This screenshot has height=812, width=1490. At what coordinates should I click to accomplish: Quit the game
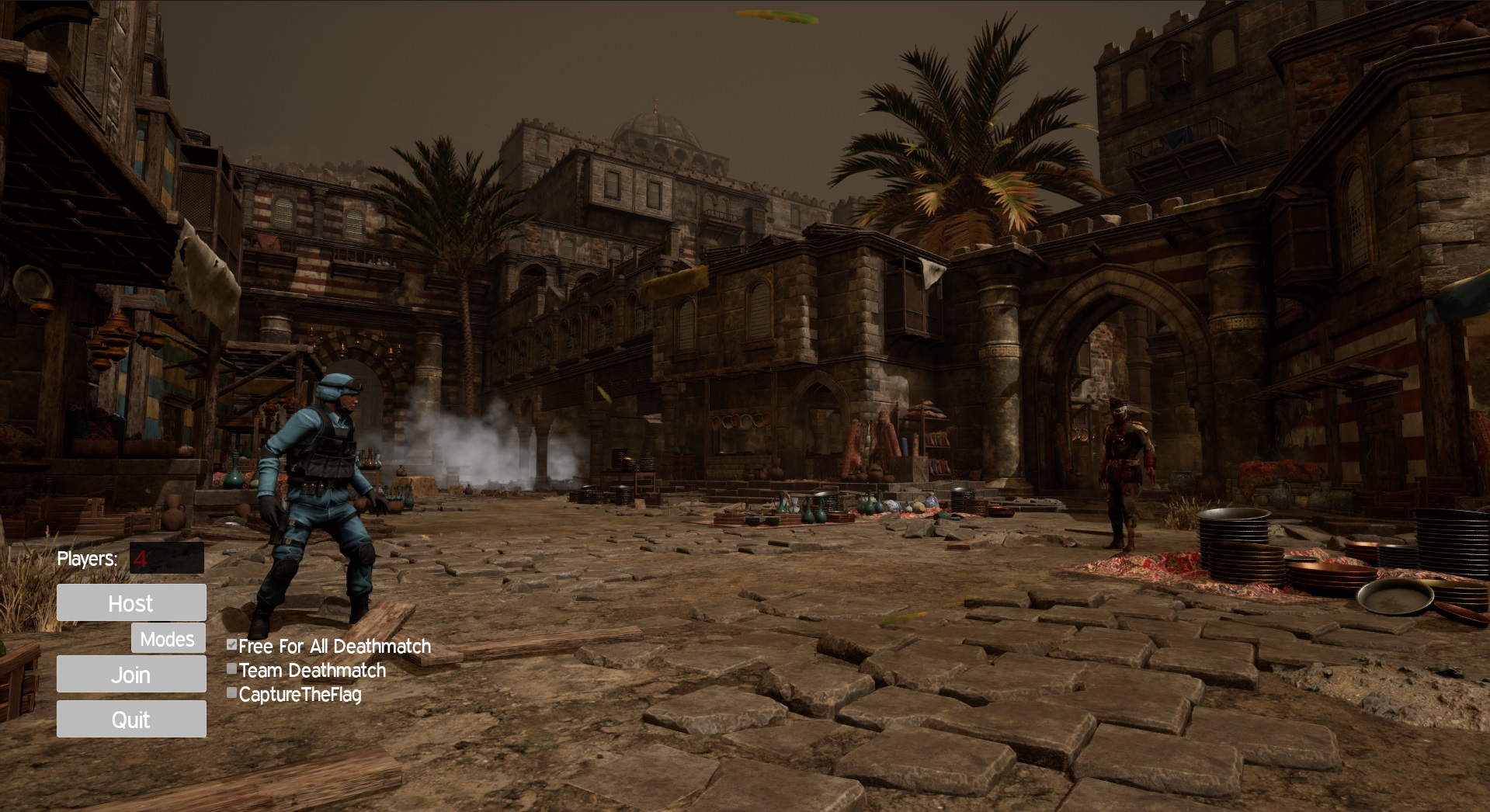(x=131, y=720)
